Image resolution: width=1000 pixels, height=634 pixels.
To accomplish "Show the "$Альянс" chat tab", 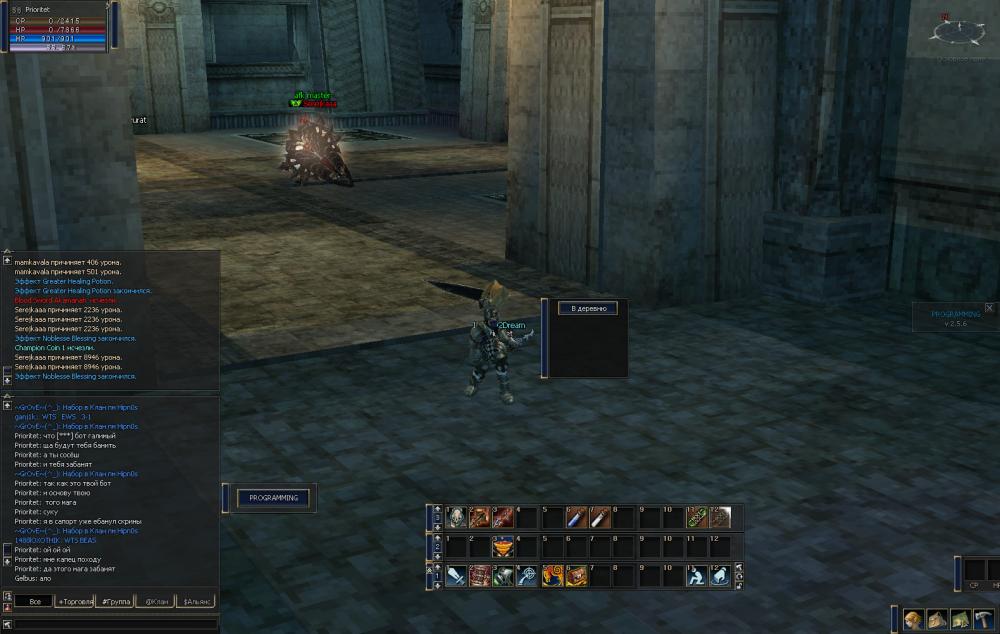I will (x=197, y=601).
